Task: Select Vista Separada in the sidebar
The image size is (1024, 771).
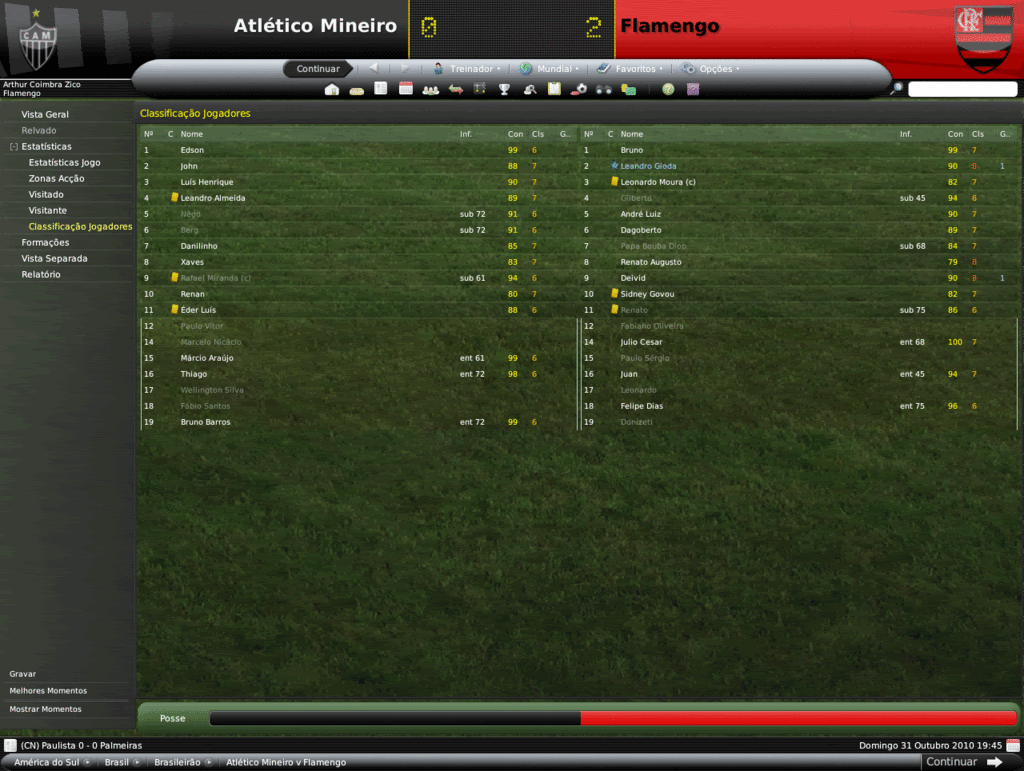Action: tap(54, 259)
